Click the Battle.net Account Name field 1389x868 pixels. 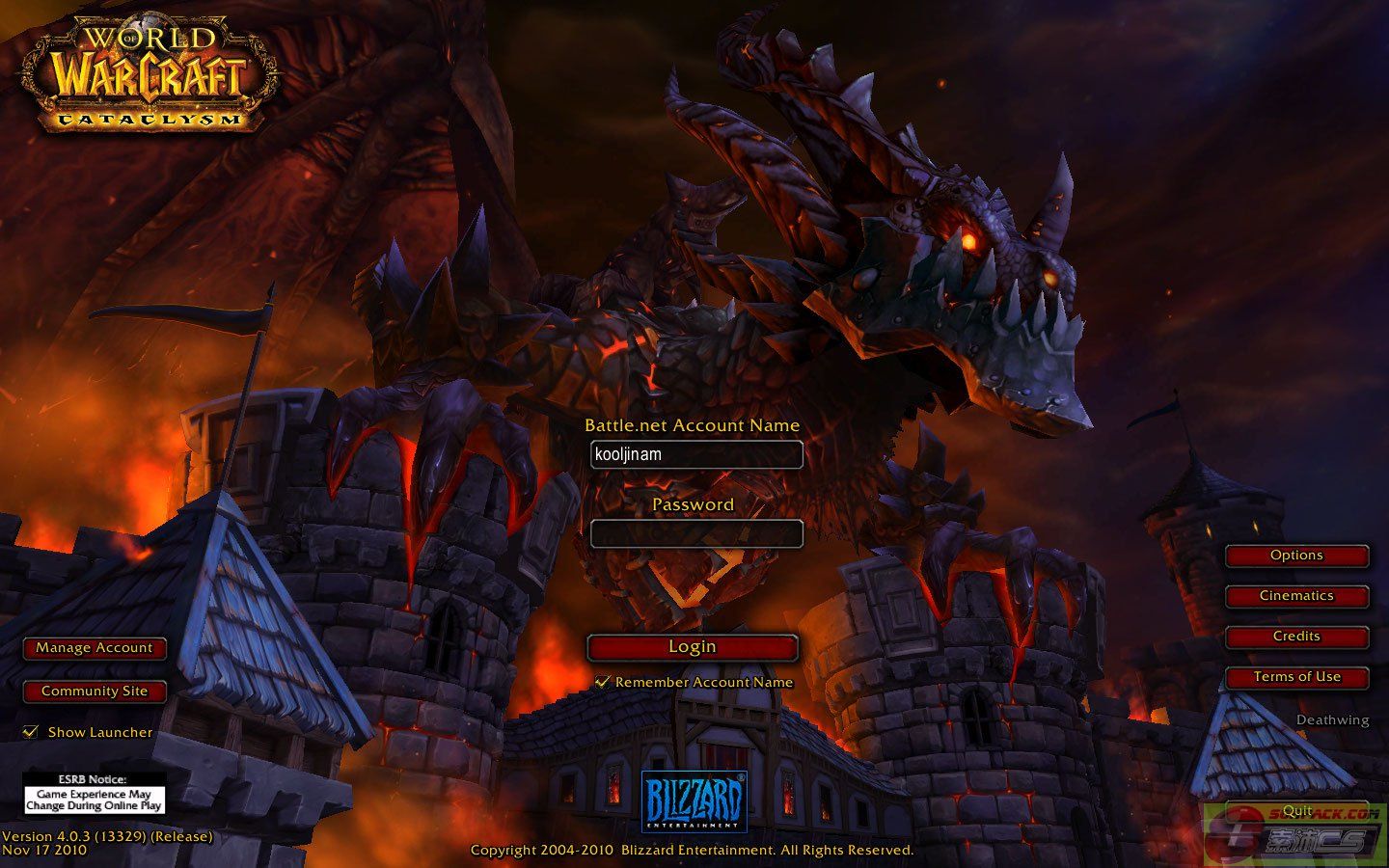pyautogui.click(x=696, y=454)
